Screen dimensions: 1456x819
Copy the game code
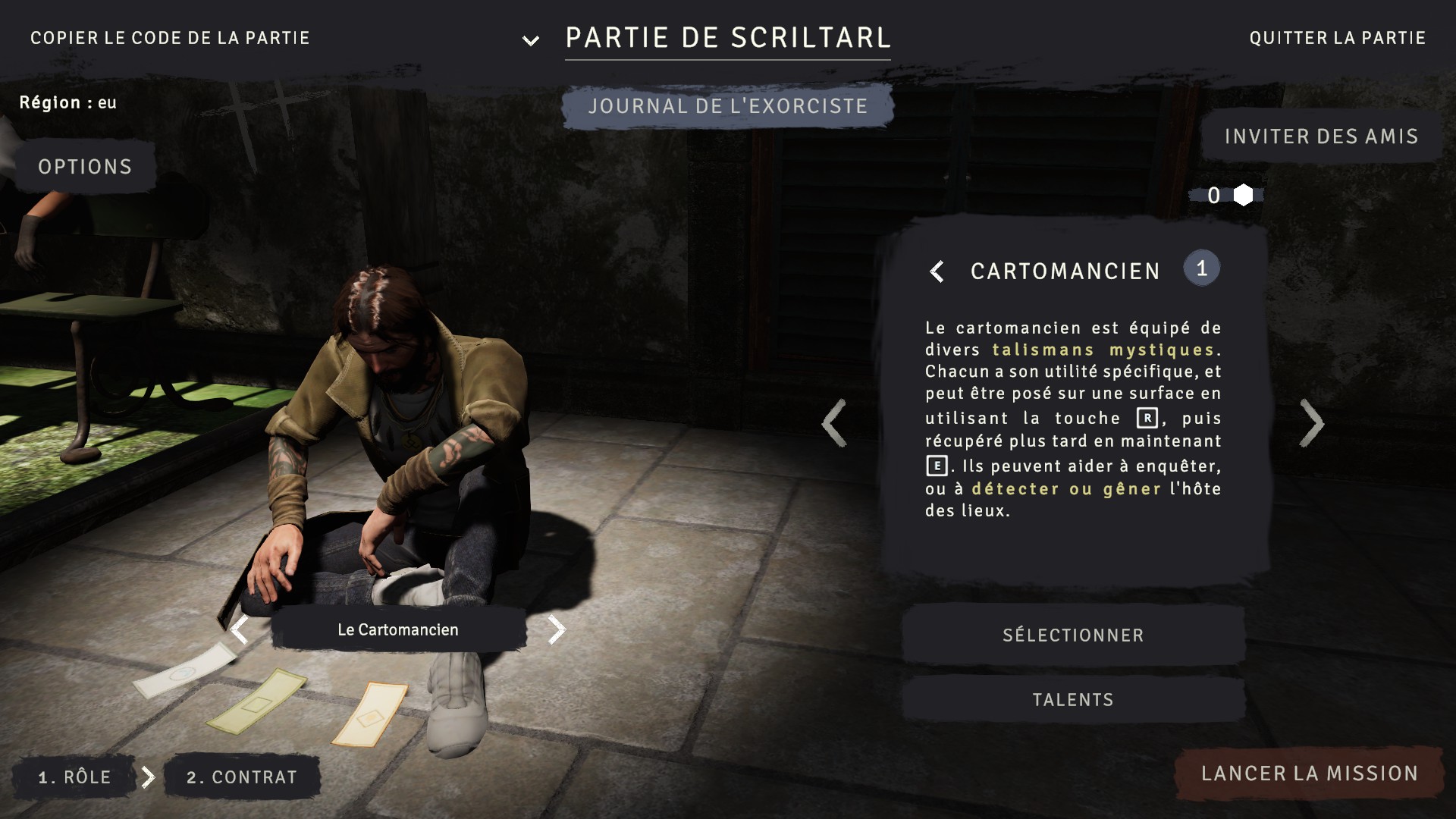pos(170,38)
